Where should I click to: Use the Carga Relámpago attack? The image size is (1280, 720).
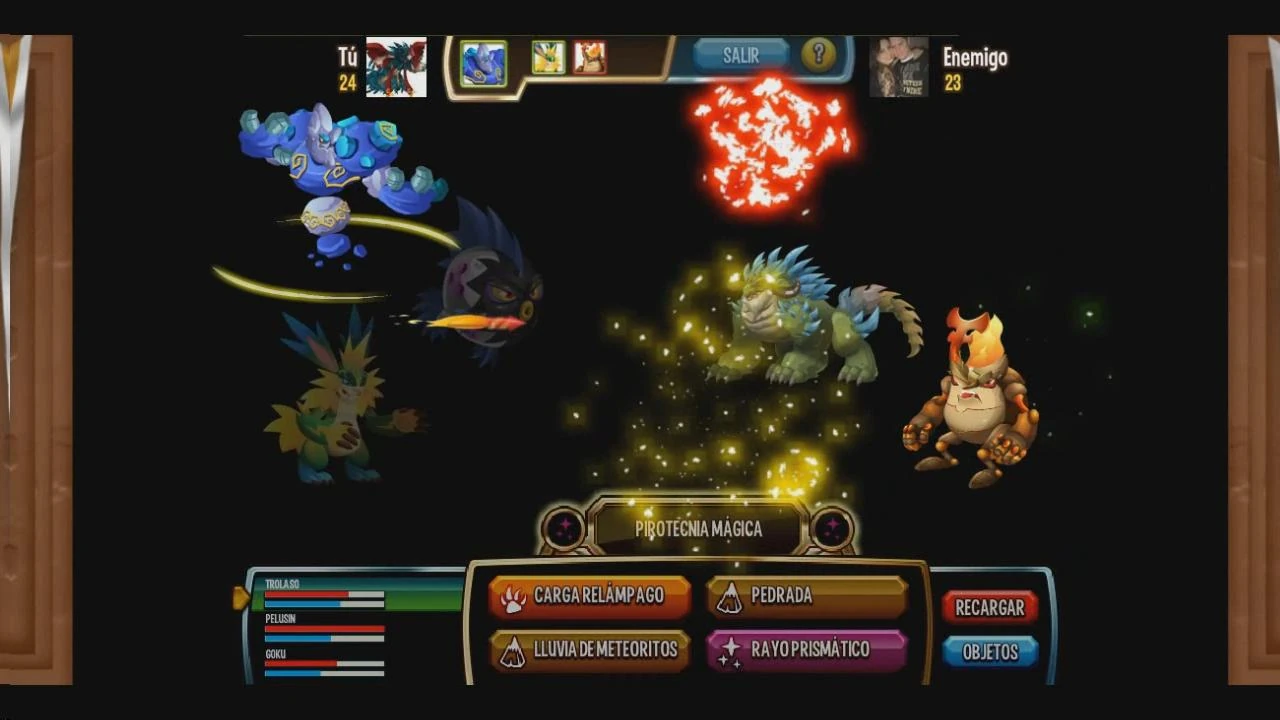[590, 595]
